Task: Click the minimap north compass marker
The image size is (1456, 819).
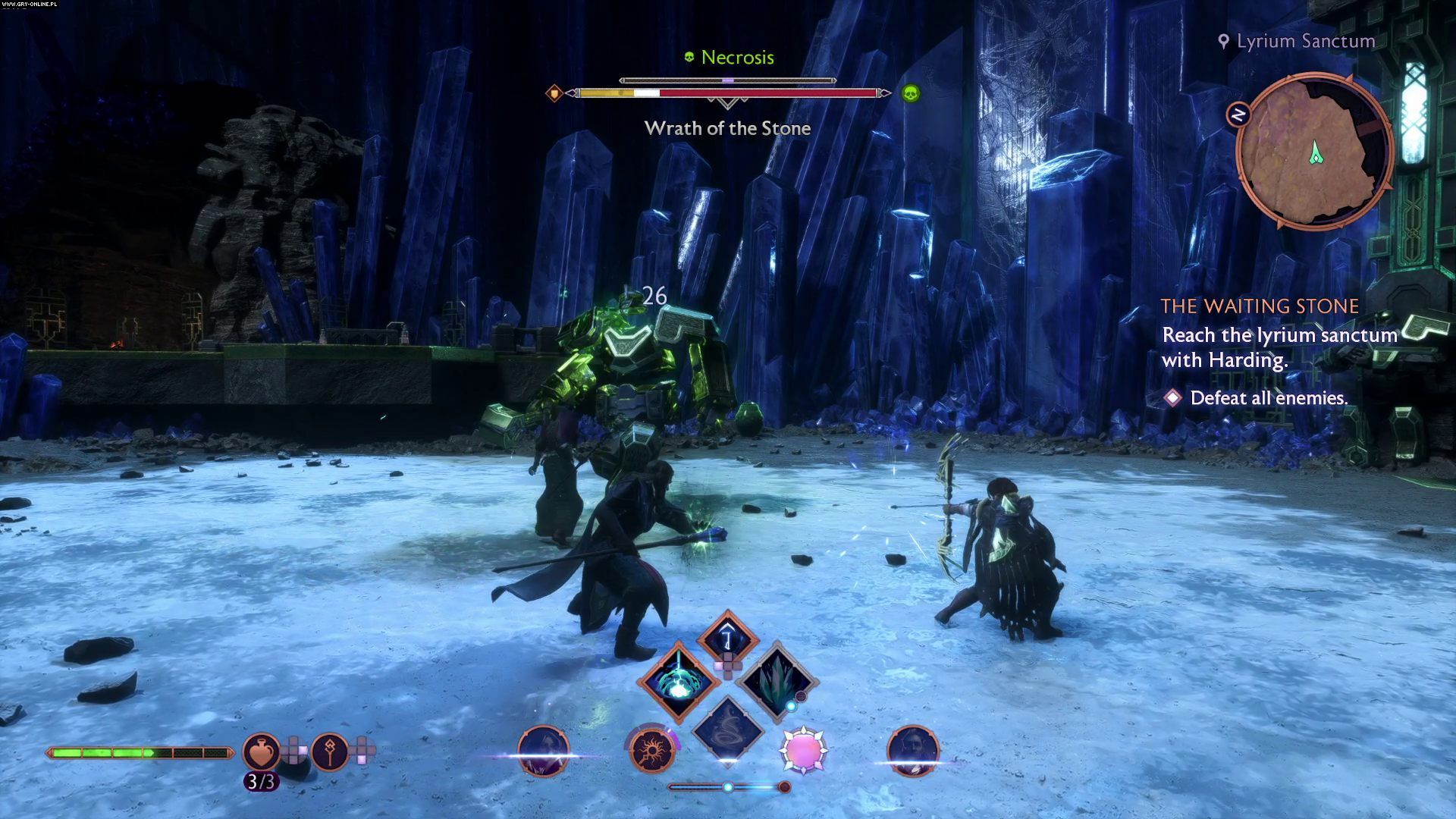Action: point(1239,115)
